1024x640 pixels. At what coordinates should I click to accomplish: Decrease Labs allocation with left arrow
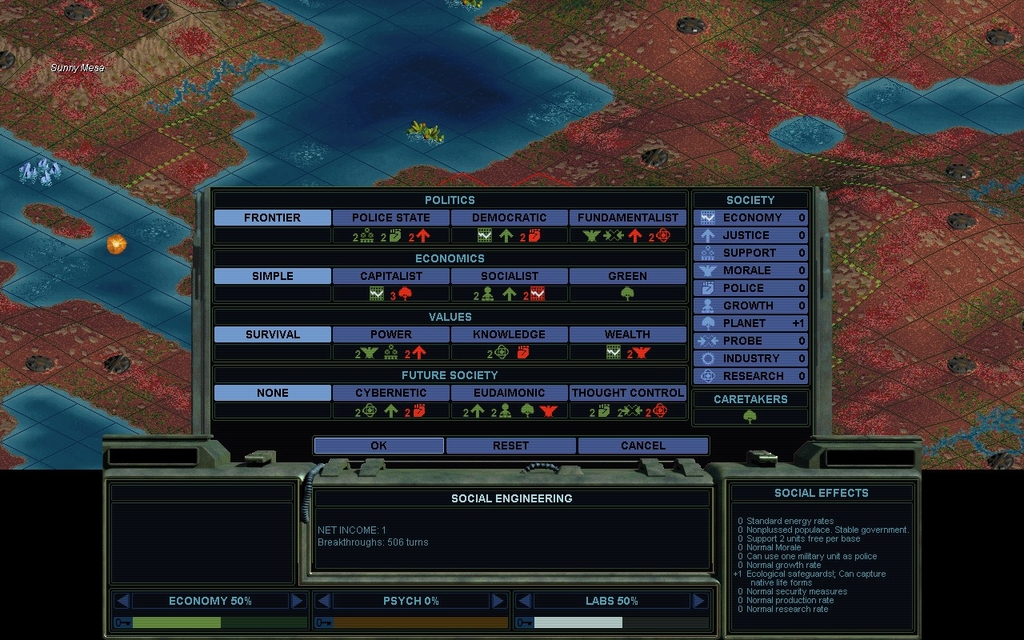pyautogui.click(x=523, y=601)
